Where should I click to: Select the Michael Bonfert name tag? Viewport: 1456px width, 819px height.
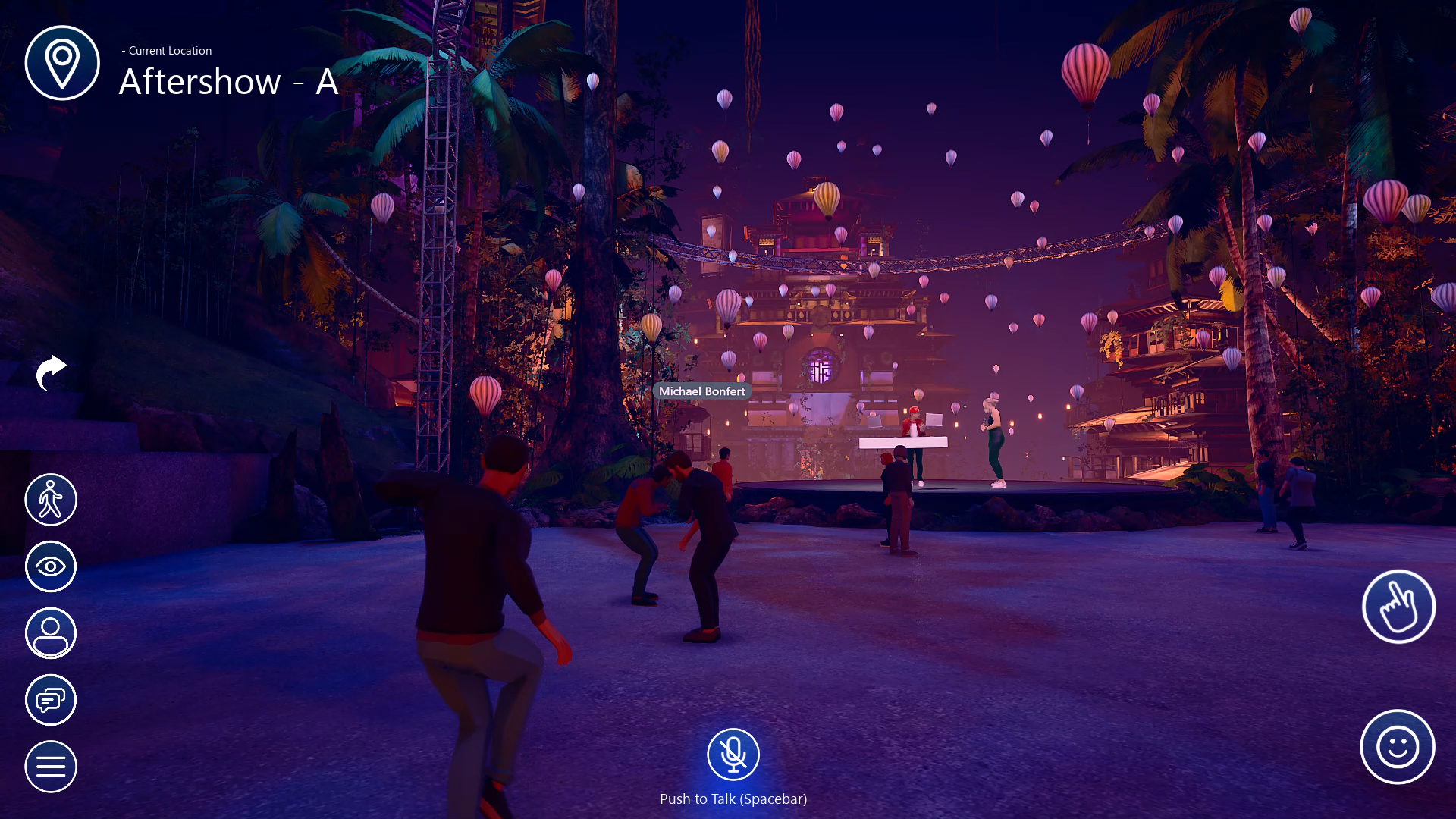[701, 391]
